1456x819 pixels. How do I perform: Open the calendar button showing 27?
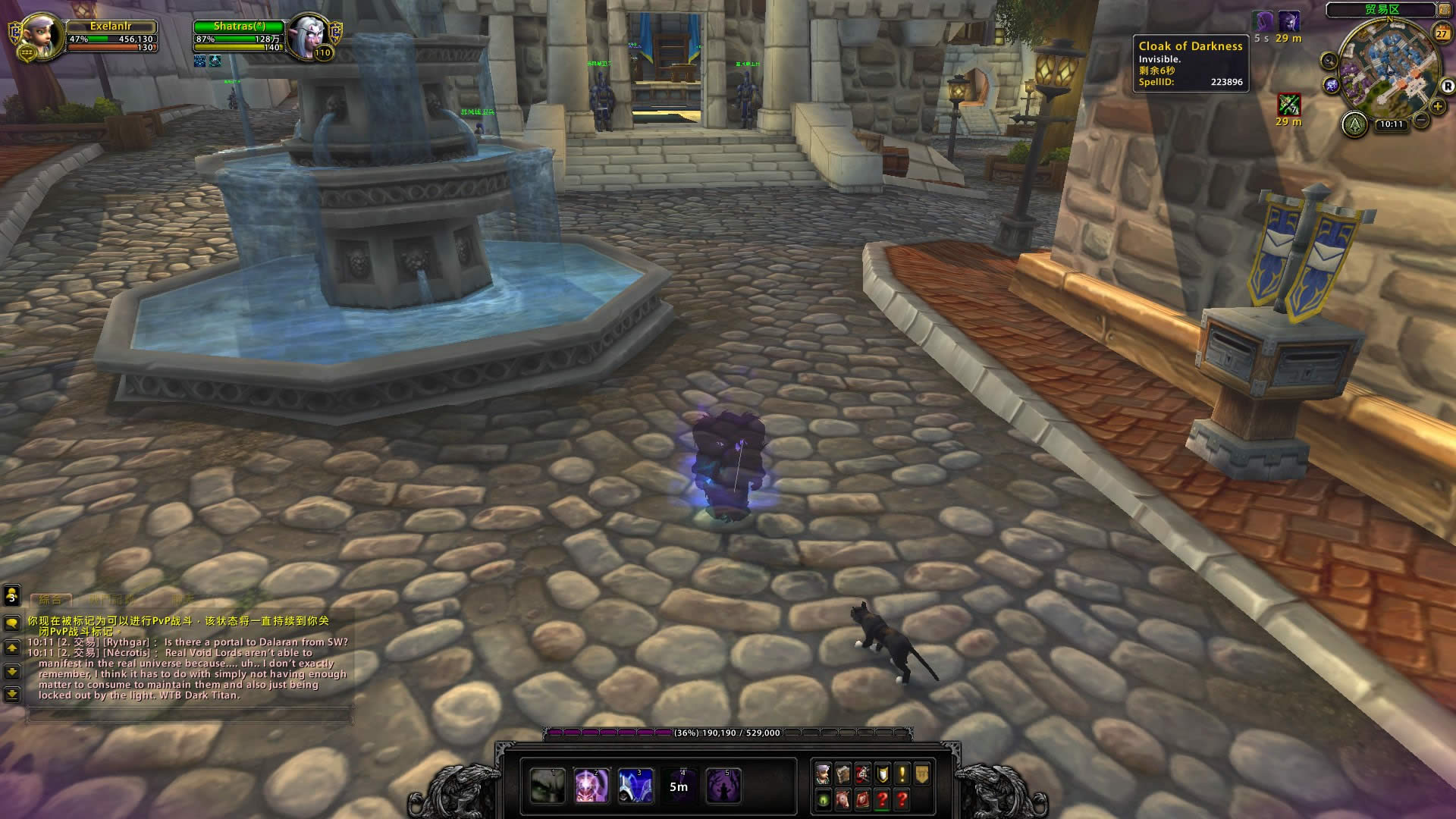(x=1442, y=33)
